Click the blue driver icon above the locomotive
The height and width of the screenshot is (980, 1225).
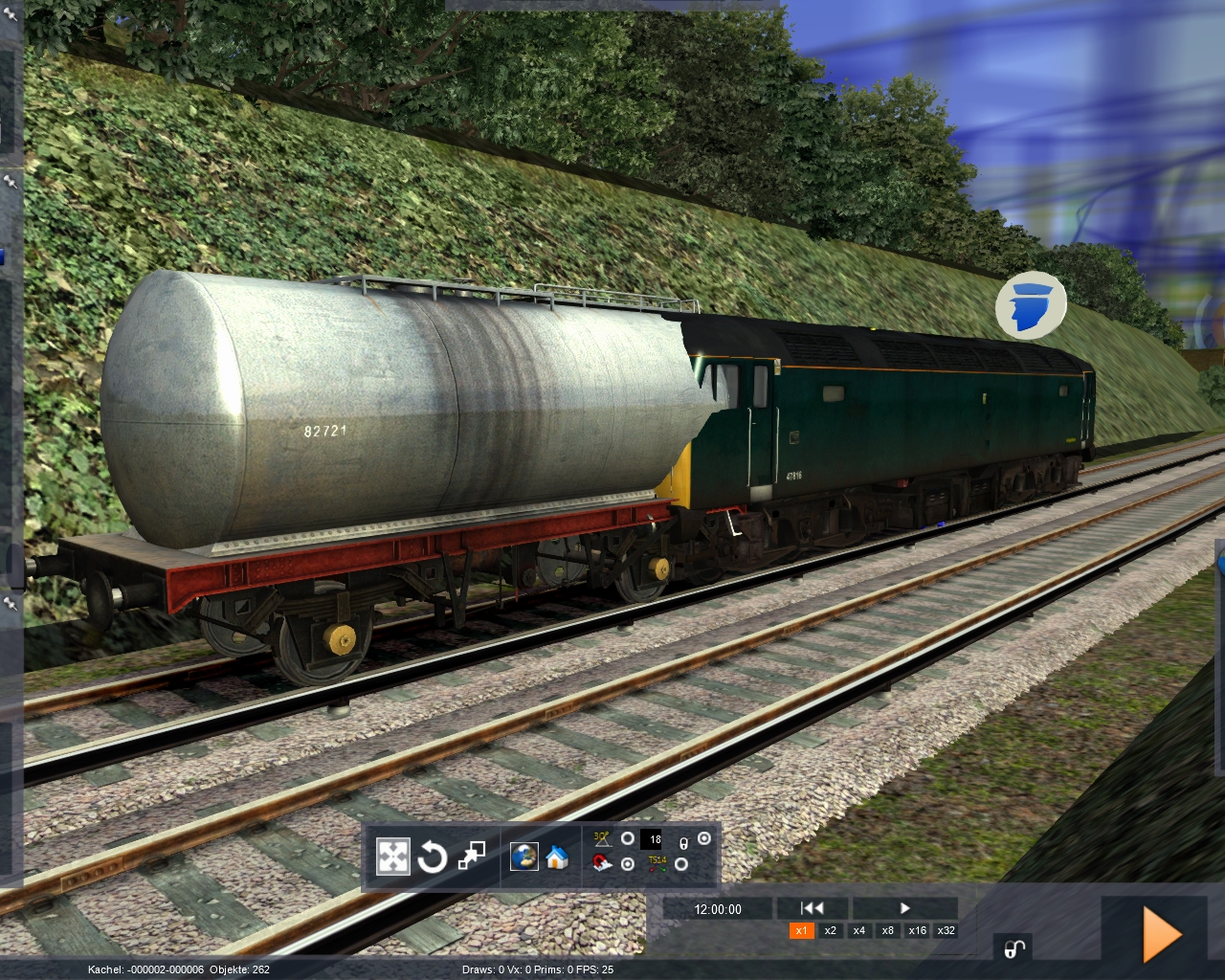point(1031,306)
